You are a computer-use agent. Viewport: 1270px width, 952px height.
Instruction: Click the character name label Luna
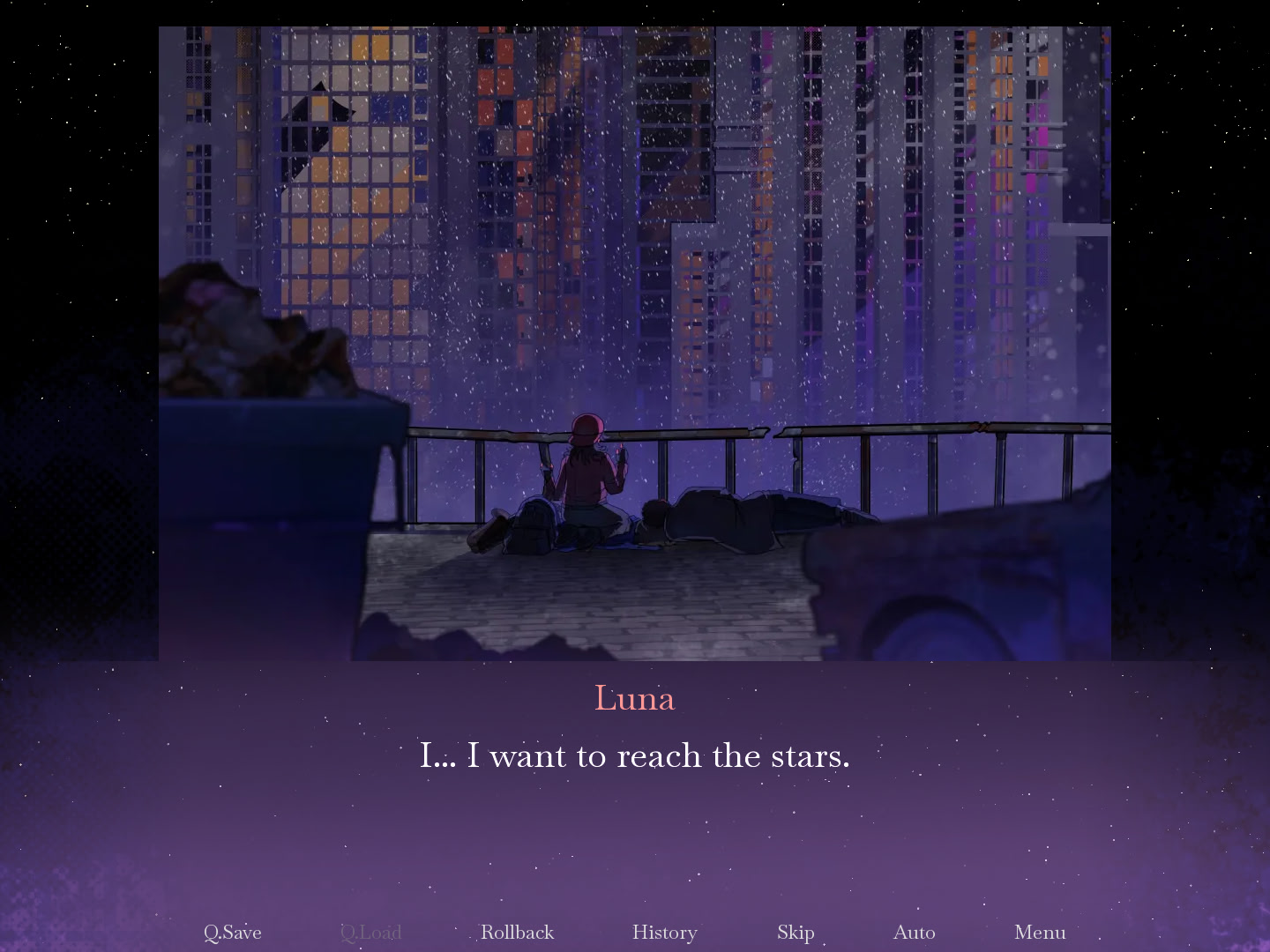click(x=634, y=697)
